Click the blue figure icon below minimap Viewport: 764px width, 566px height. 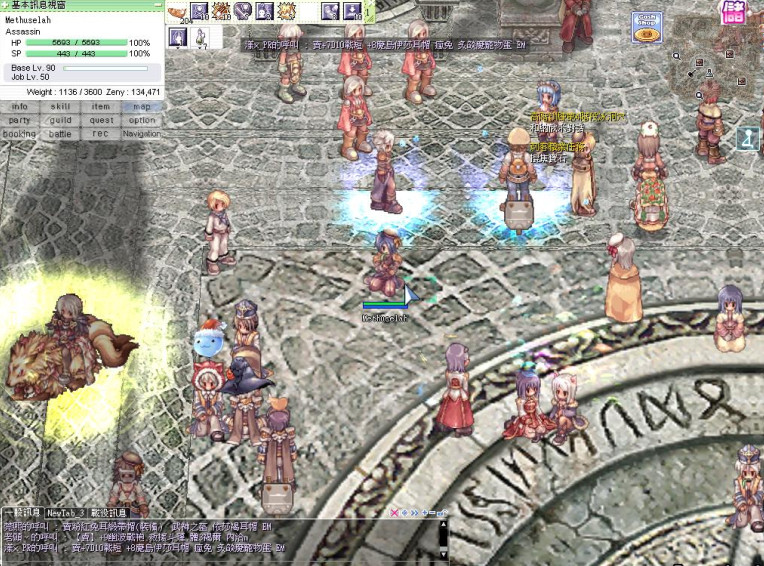point(748,139)
